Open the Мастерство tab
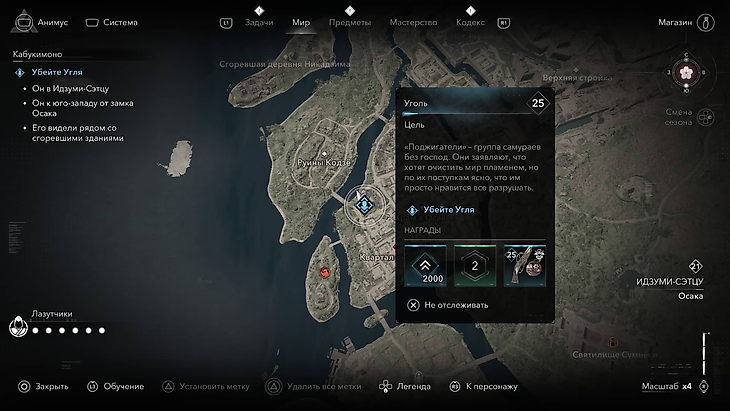 pyautogui.click(x=412, y=22)
